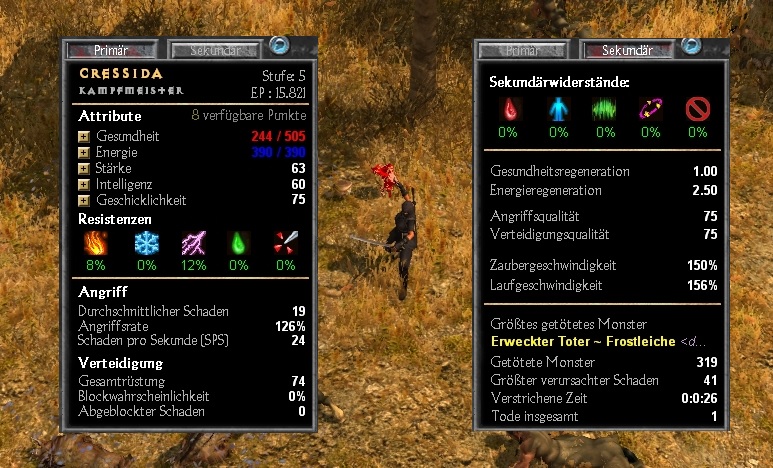Open Primär tab on the Sekundärwiderstände panel
The image size is (773, 468).
(x=525, y=50)
